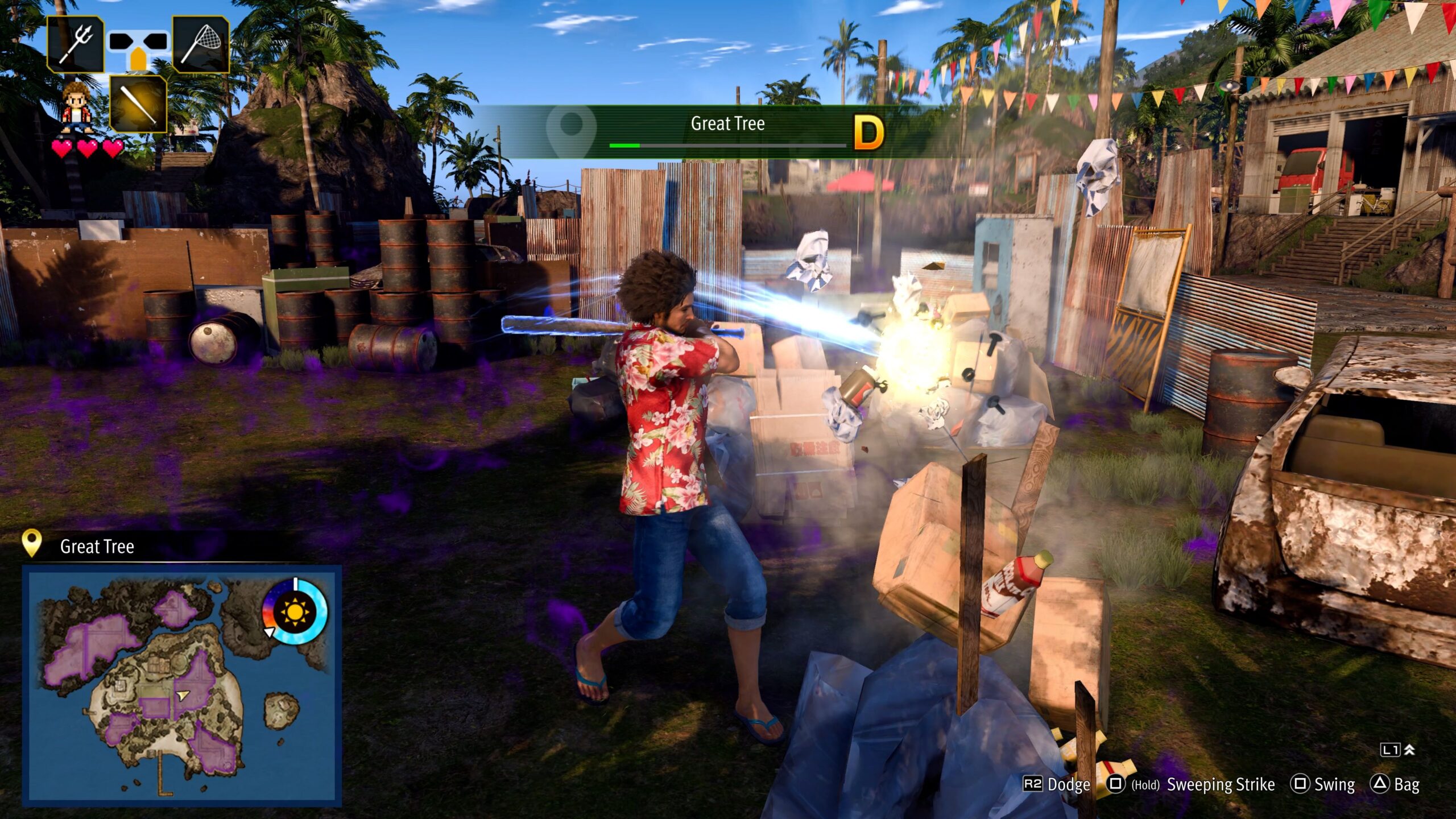Click the sun day-night clock dial
The height and width of the screenshot is (819, 1456).
pyautogui.click(x=295, y=612)
